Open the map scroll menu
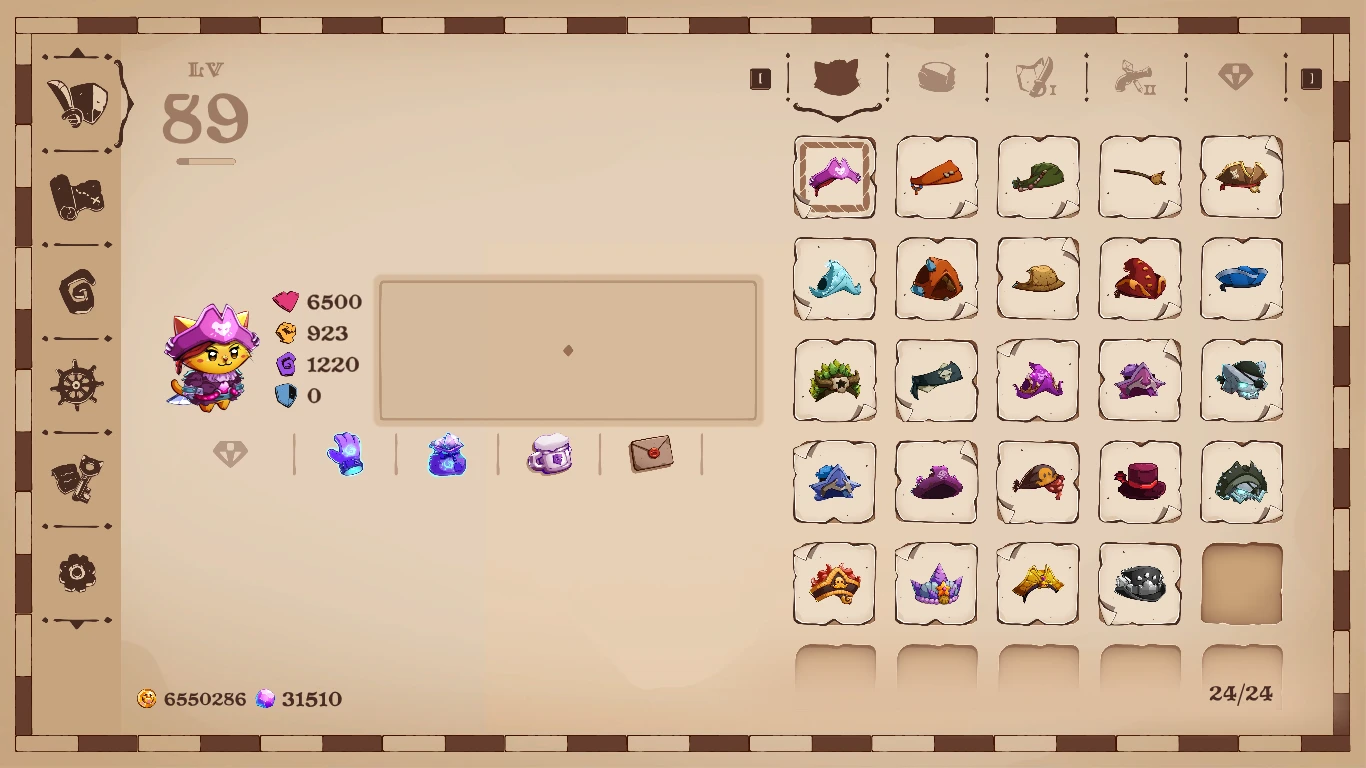Screen dimensions: 1366x768 (78, 195)
